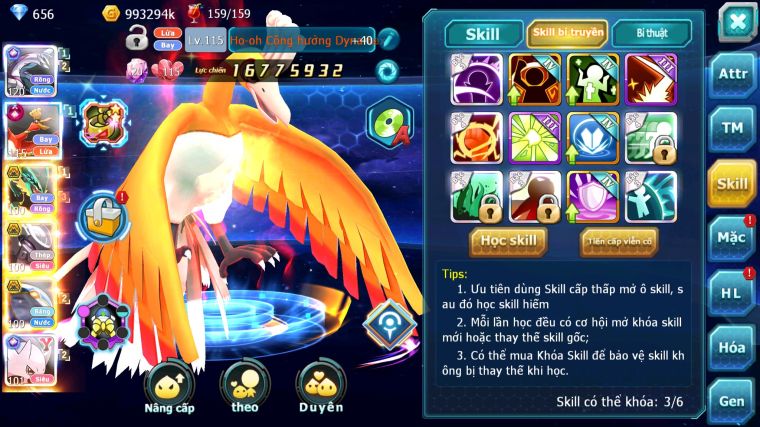Open Tiến cấp viên cổ

pyautogui.click(x=618, y=241)
